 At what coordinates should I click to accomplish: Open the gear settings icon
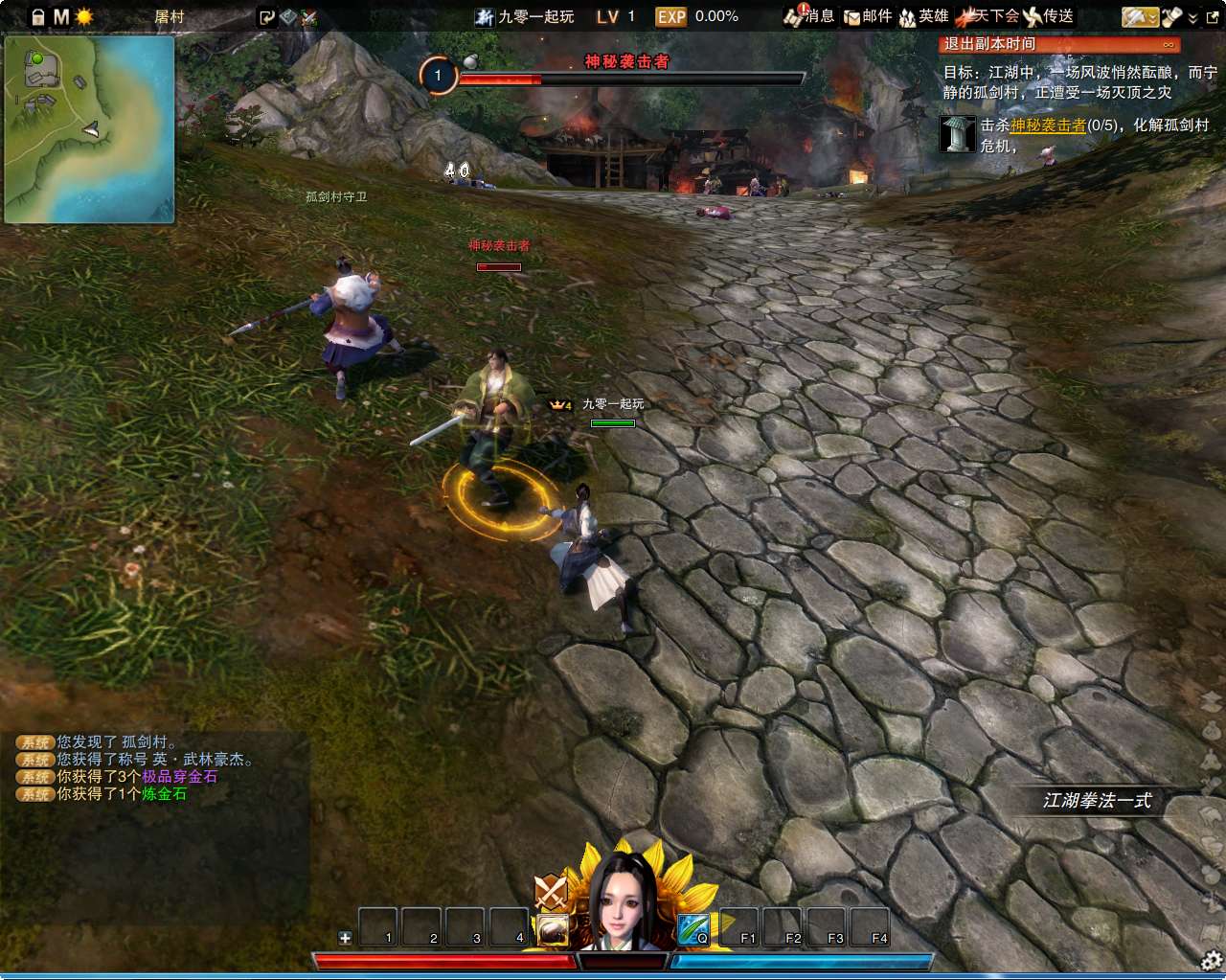click(1212, 960)
